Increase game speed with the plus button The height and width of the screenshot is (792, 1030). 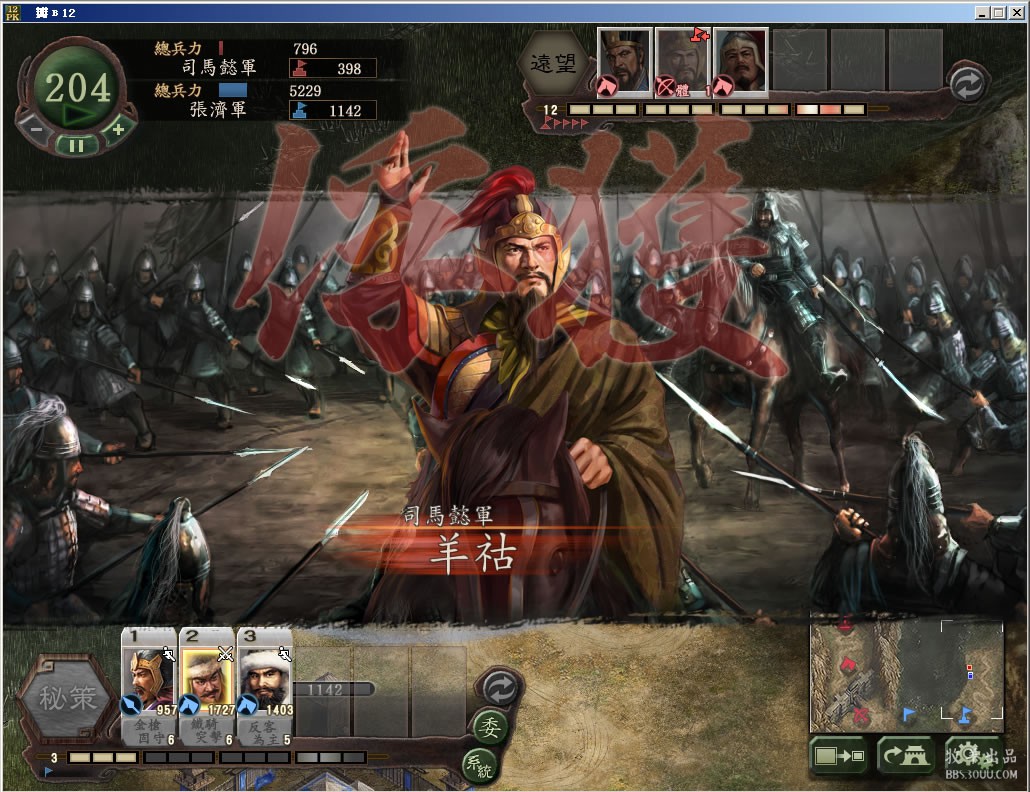coord(118,128)
